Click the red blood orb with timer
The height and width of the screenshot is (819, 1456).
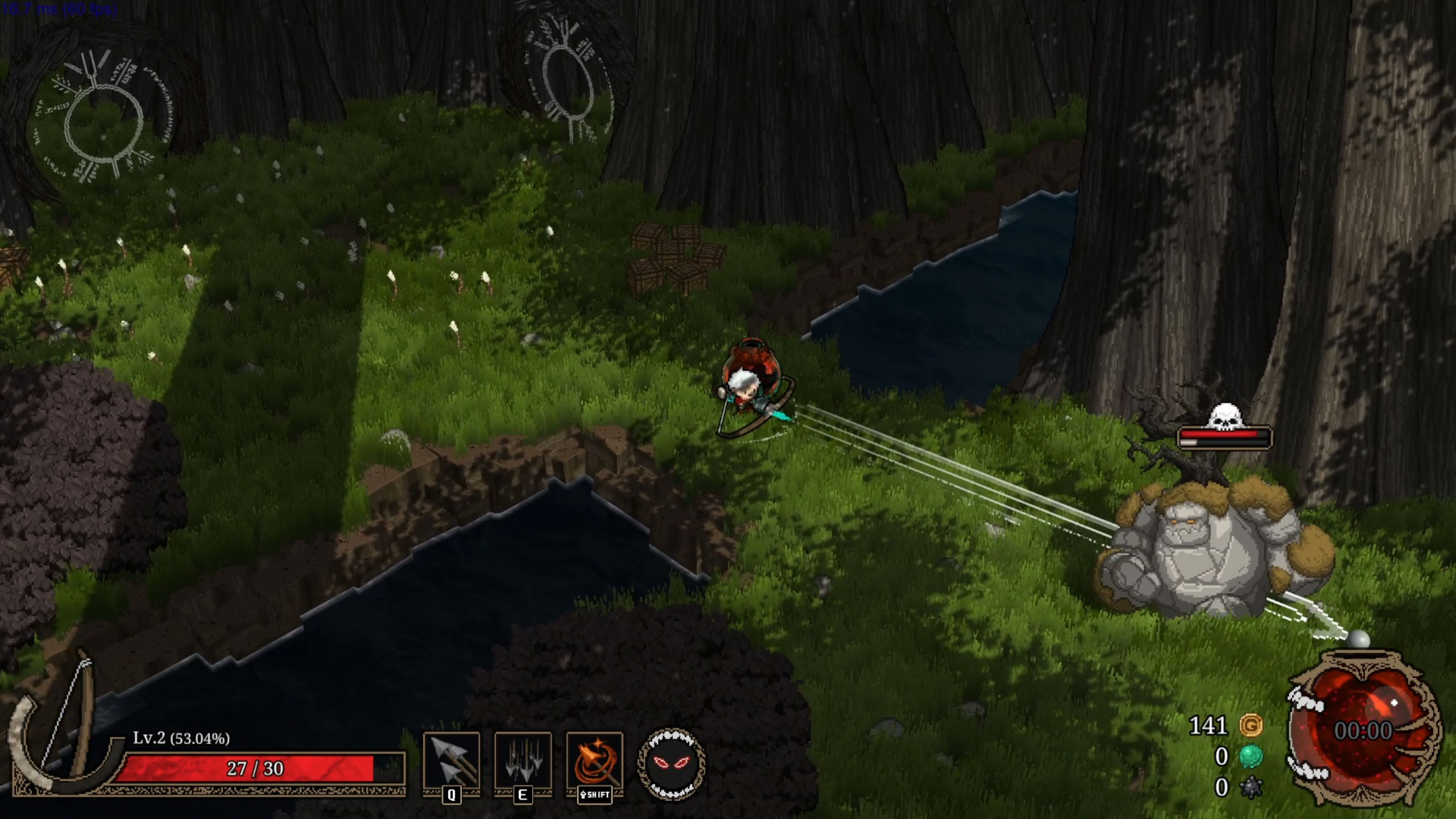coord(1364,731)
